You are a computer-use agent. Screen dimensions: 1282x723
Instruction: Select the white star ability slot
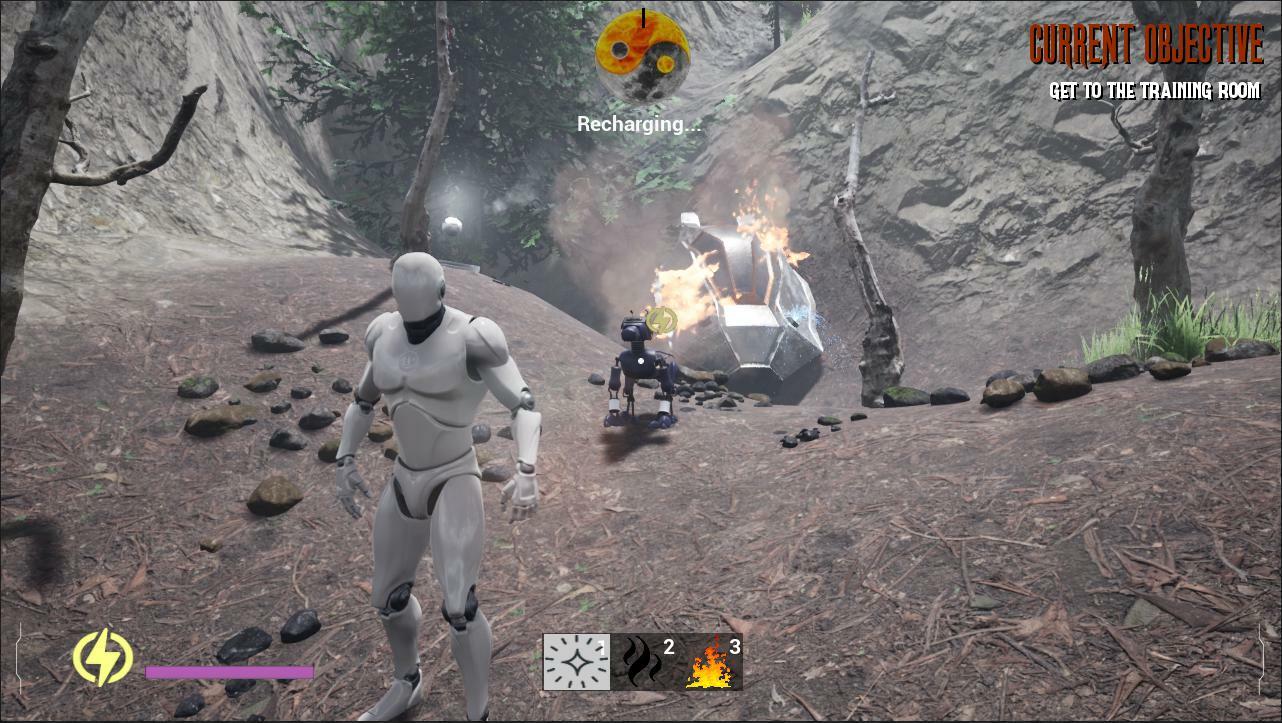577,662
